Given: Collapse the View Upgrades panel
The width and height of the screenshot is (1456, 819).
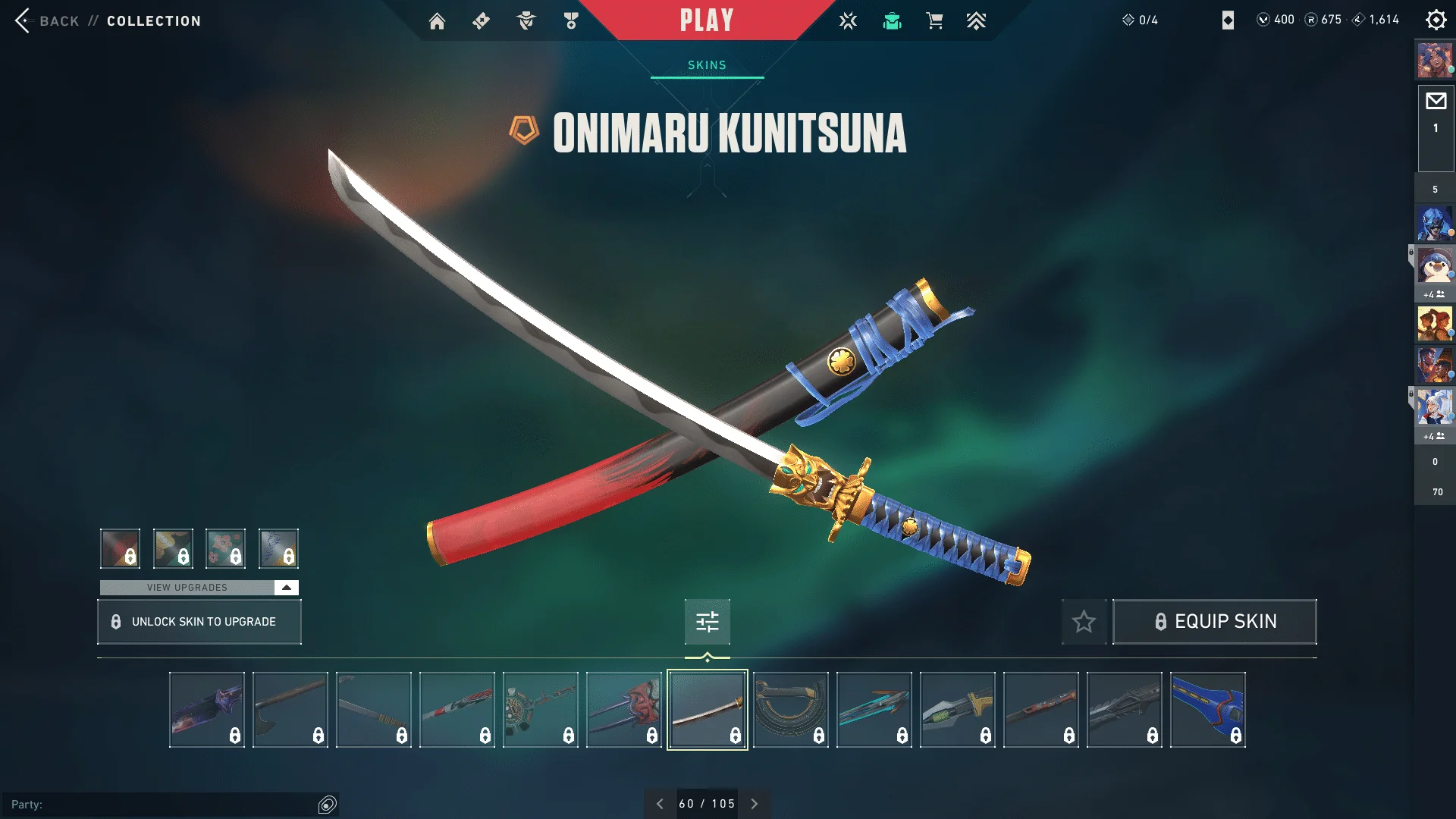Looking at the screenshot, I should tap(285, 586).
